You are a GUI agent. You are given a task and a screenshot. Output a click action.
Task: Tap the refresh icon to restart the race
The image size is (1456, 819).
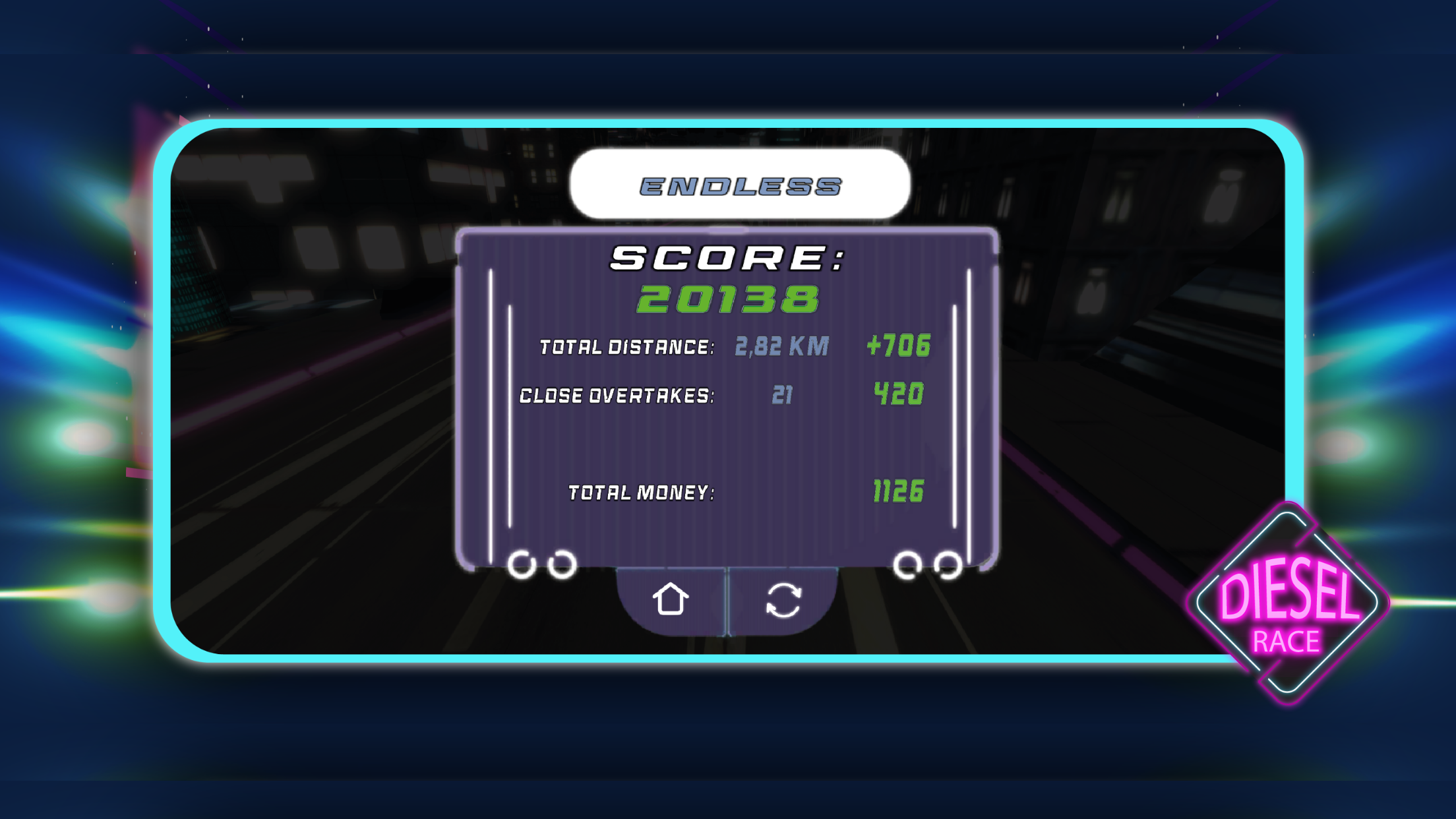[x=784, y=599]
